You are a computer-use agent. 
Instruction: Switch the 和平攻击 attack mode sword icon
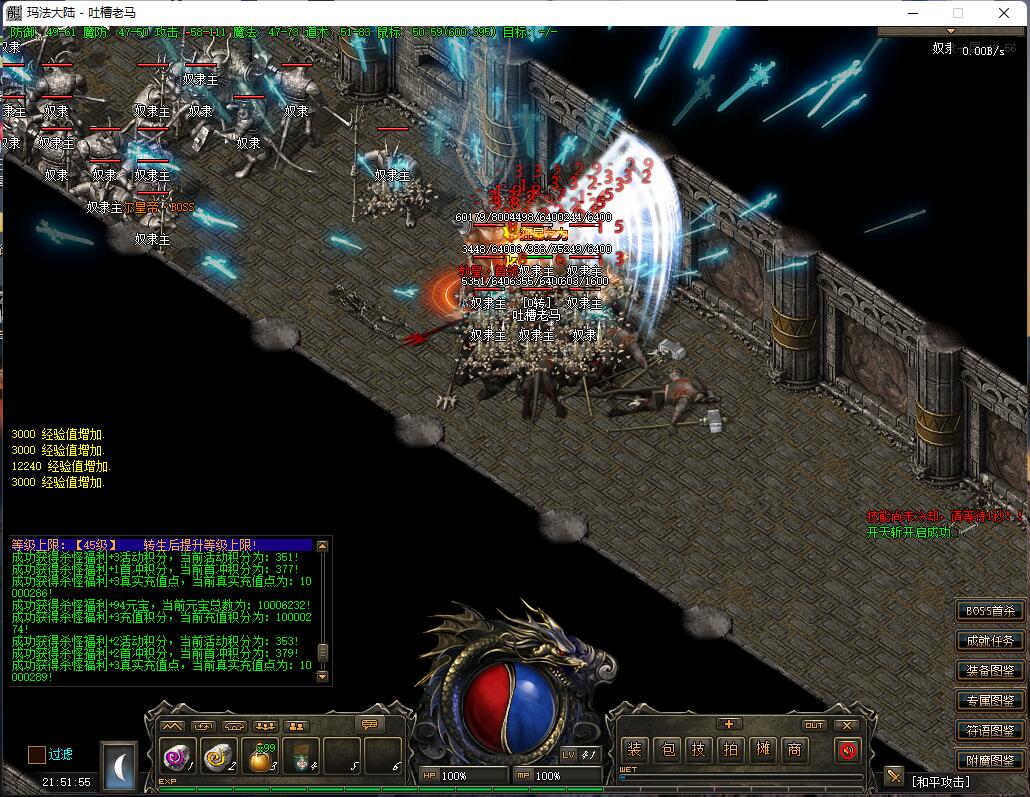tap(894, 778)
